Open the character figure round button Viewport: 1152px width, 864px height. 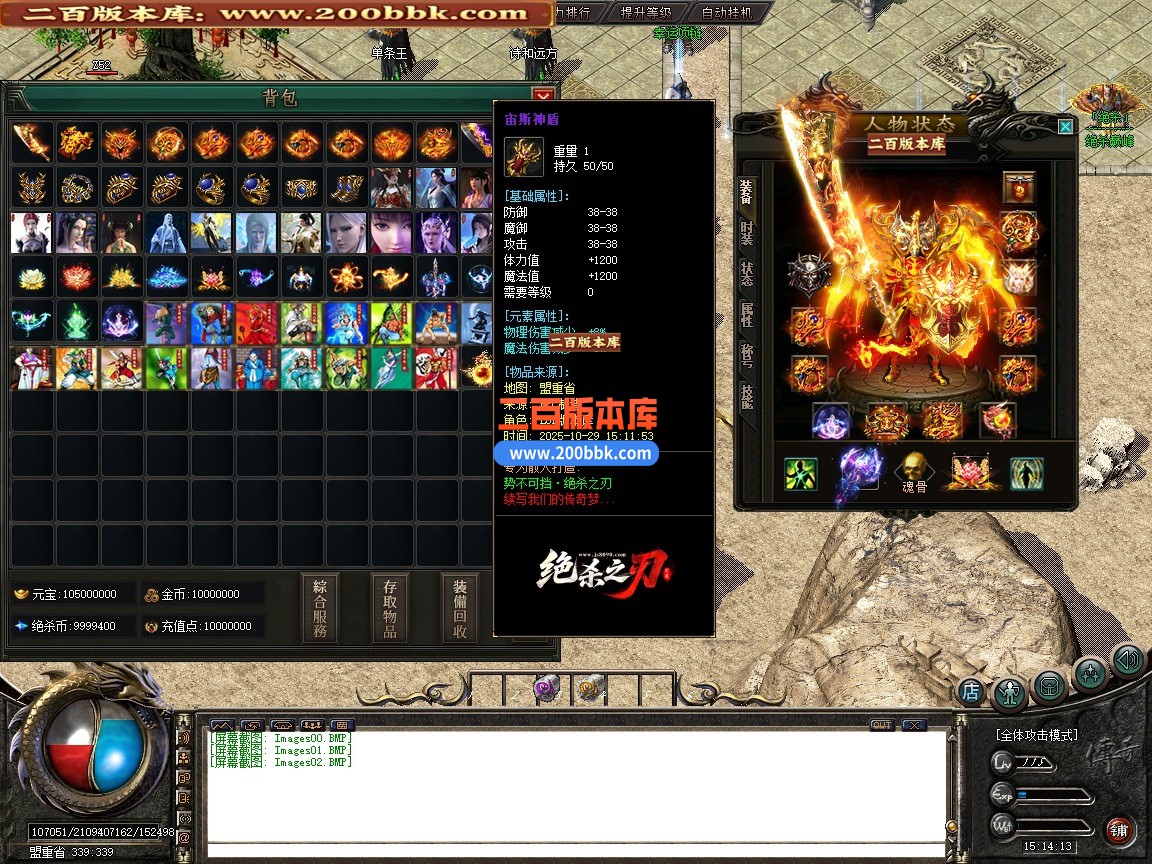pyautogui.click(x=1010, y=692)
